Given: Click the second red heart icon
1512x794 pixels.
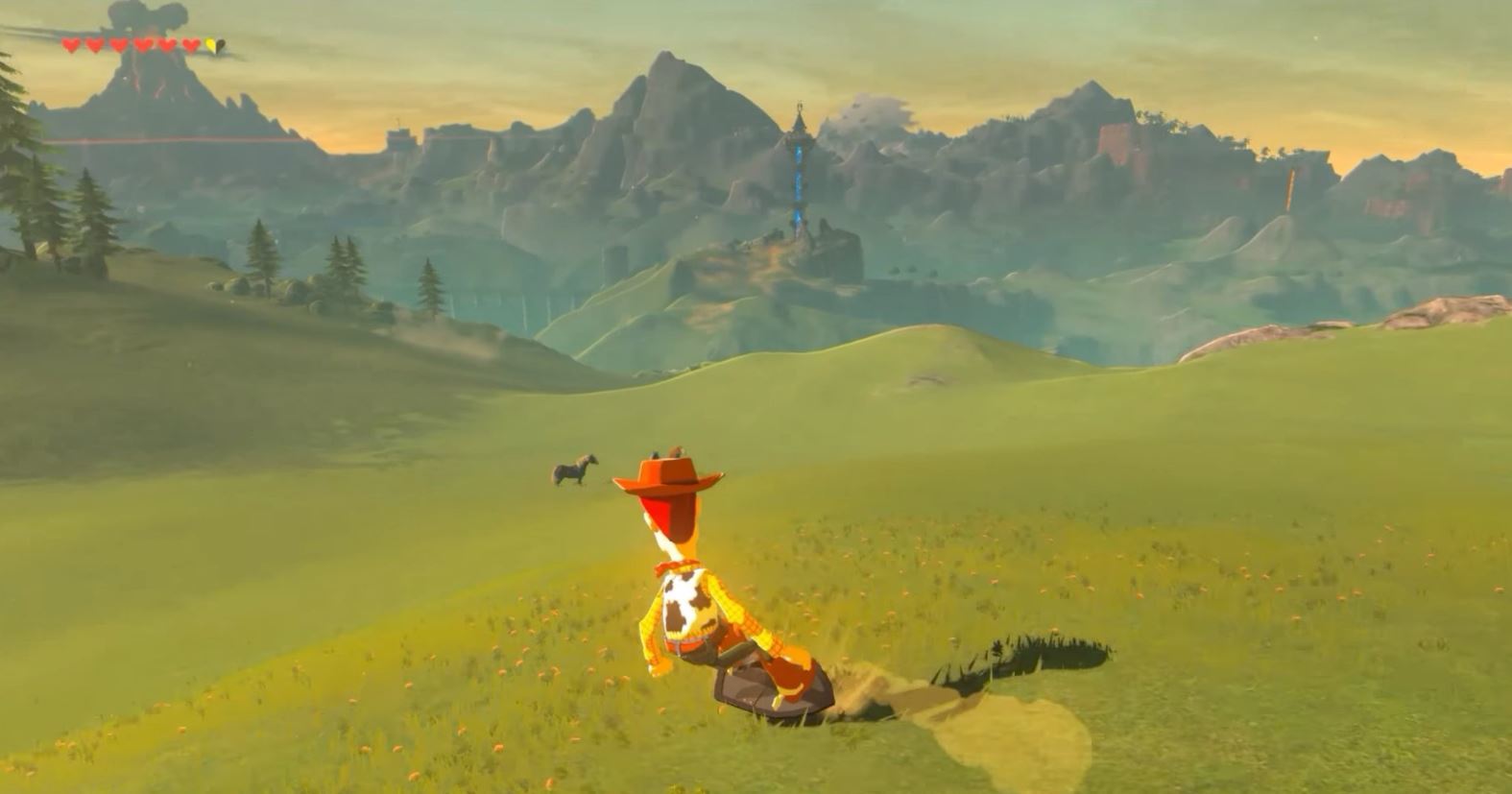Looking at the screenshot, I should [94, 44].
